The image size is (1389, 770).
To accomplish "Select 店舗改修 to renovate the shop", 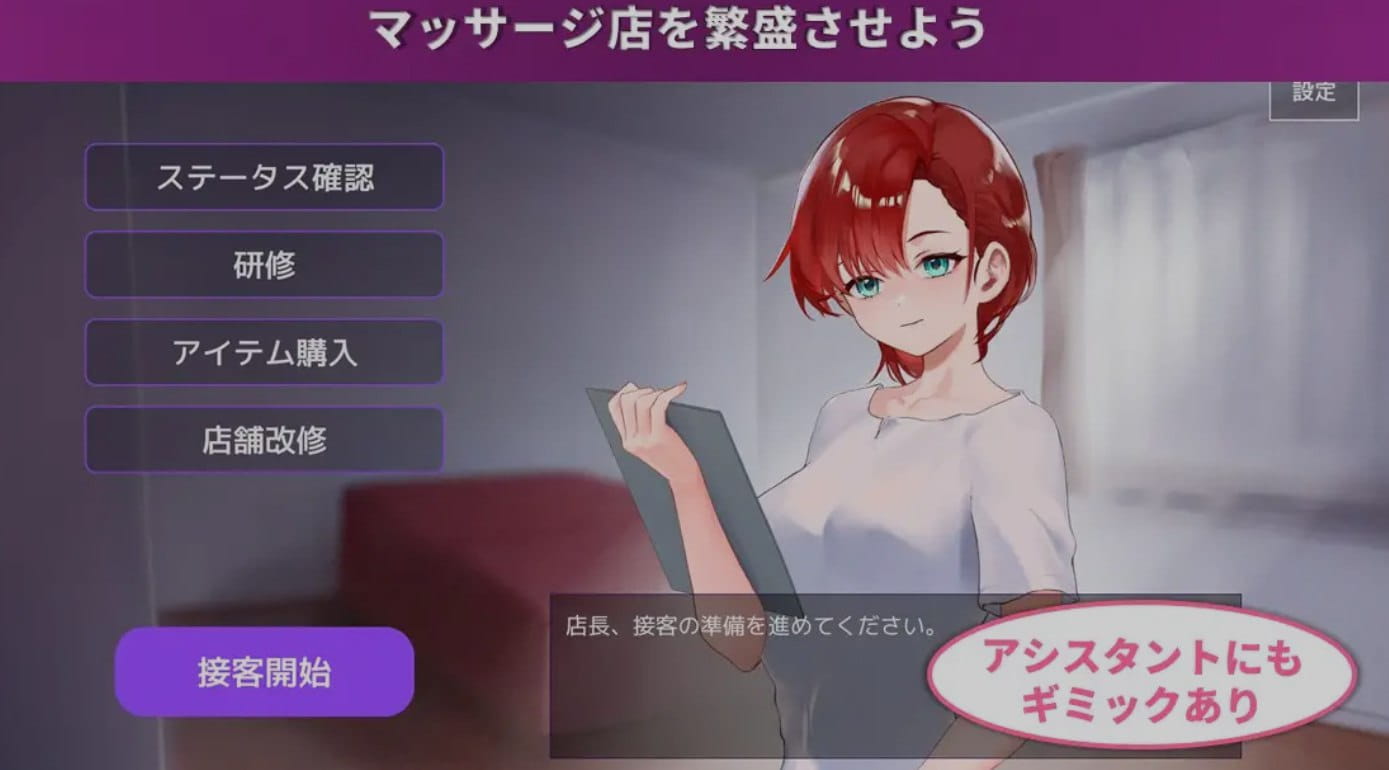I will coord(264,439).
